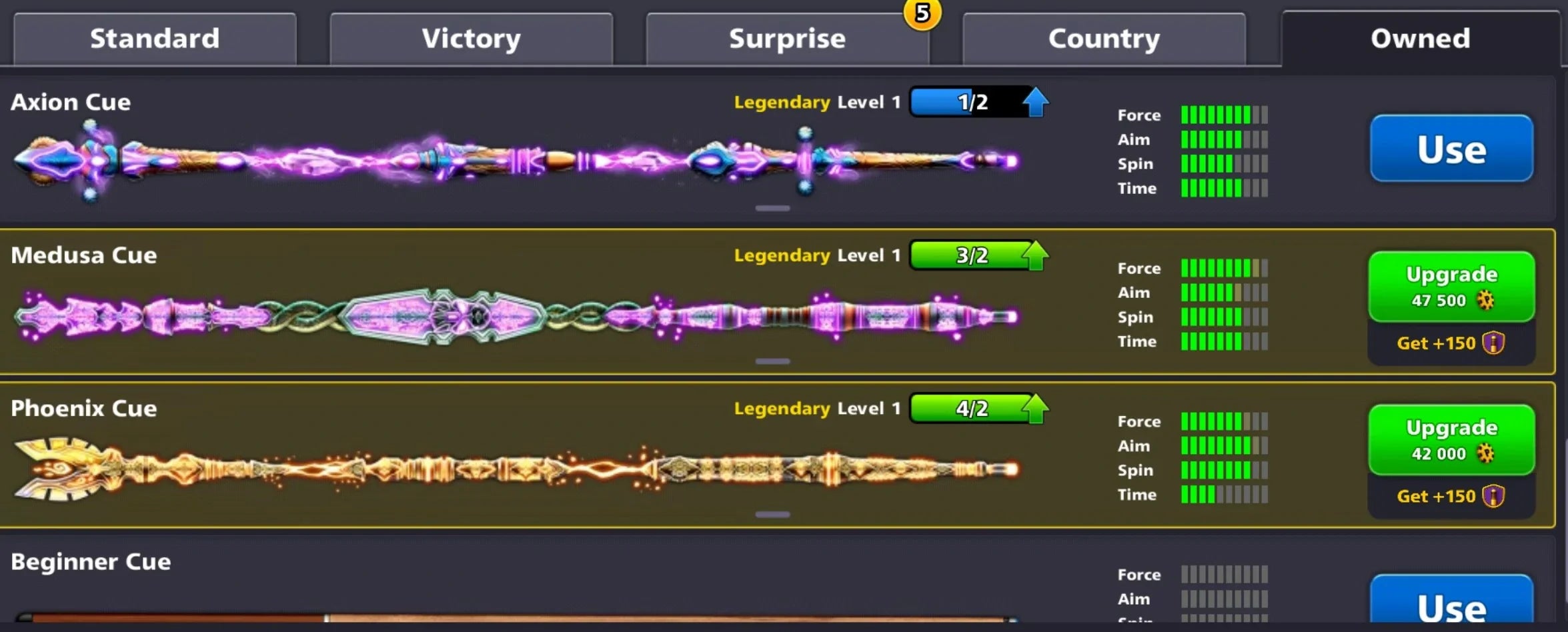The height and width of the screenshot is (632, 1568).
Task: Click the Force stat bar of Axion Cue
Action: [1224, 115]
